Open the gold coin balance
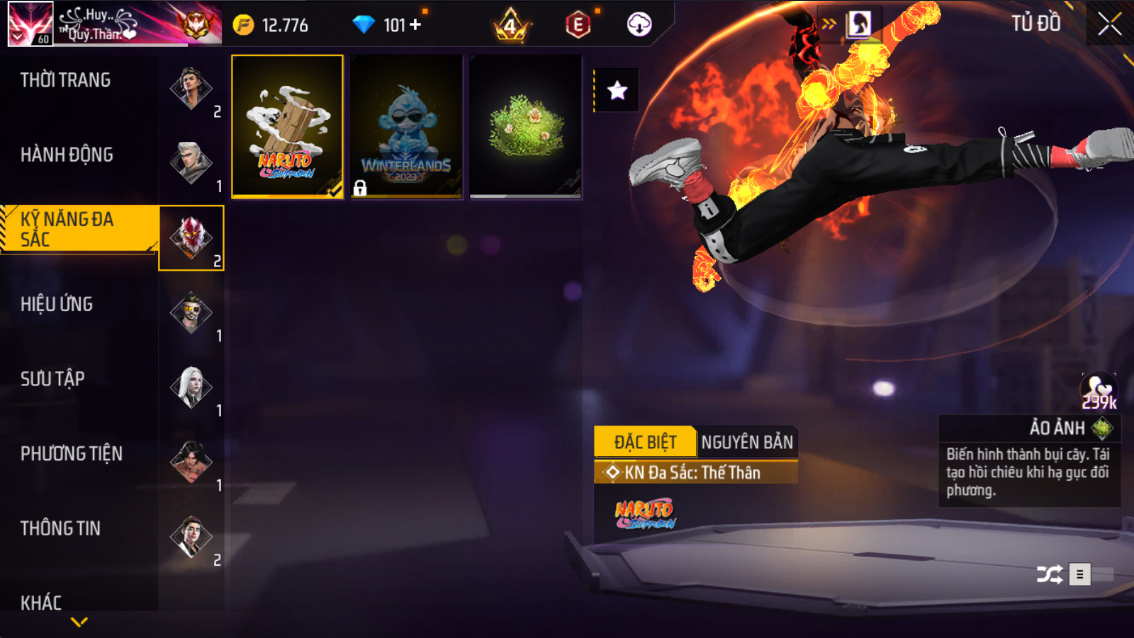Viewport: 1134px width, 638px height. (272, 25)
